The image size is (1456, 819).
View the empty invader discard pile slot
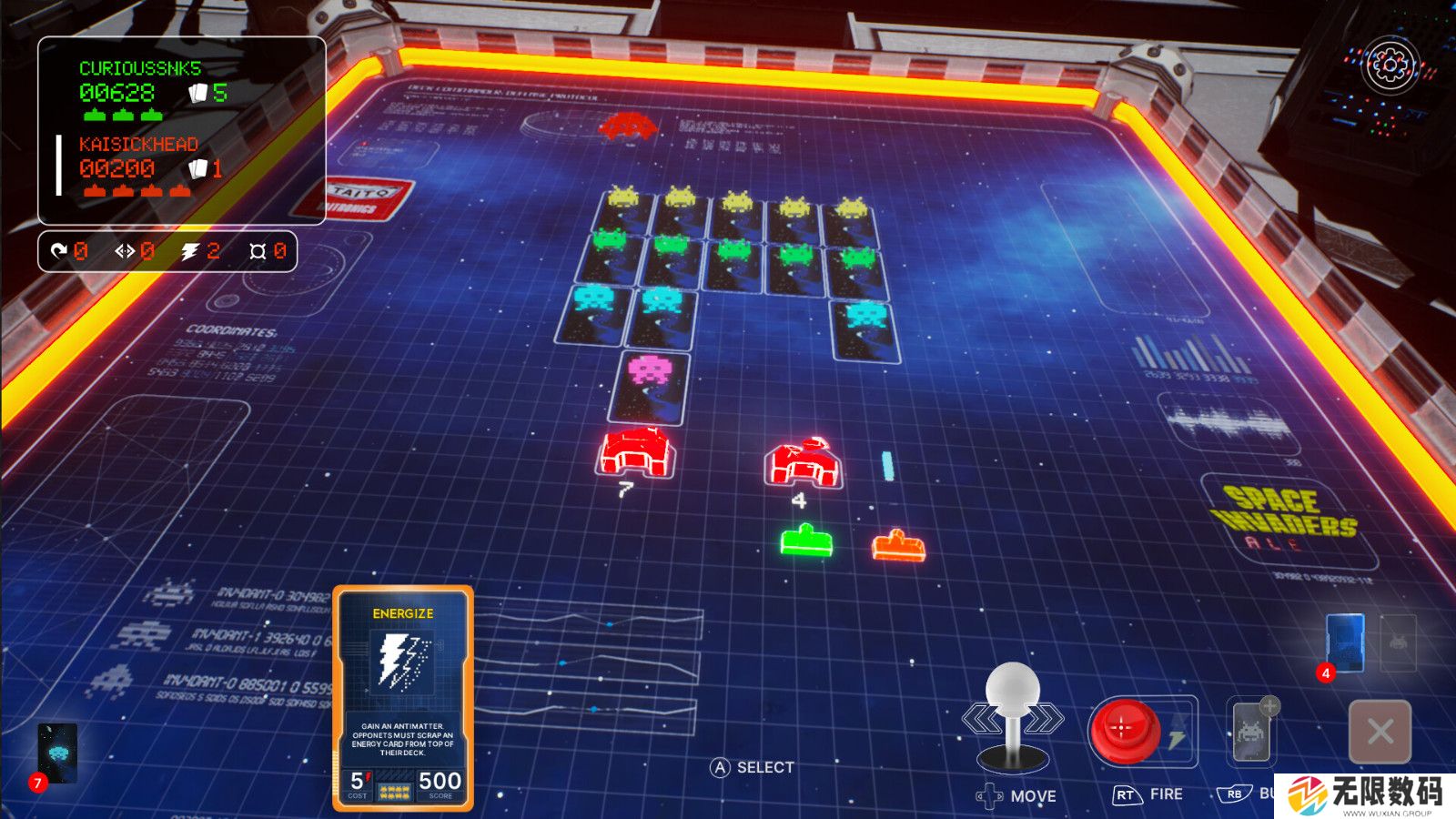(x=1399, y=642)
